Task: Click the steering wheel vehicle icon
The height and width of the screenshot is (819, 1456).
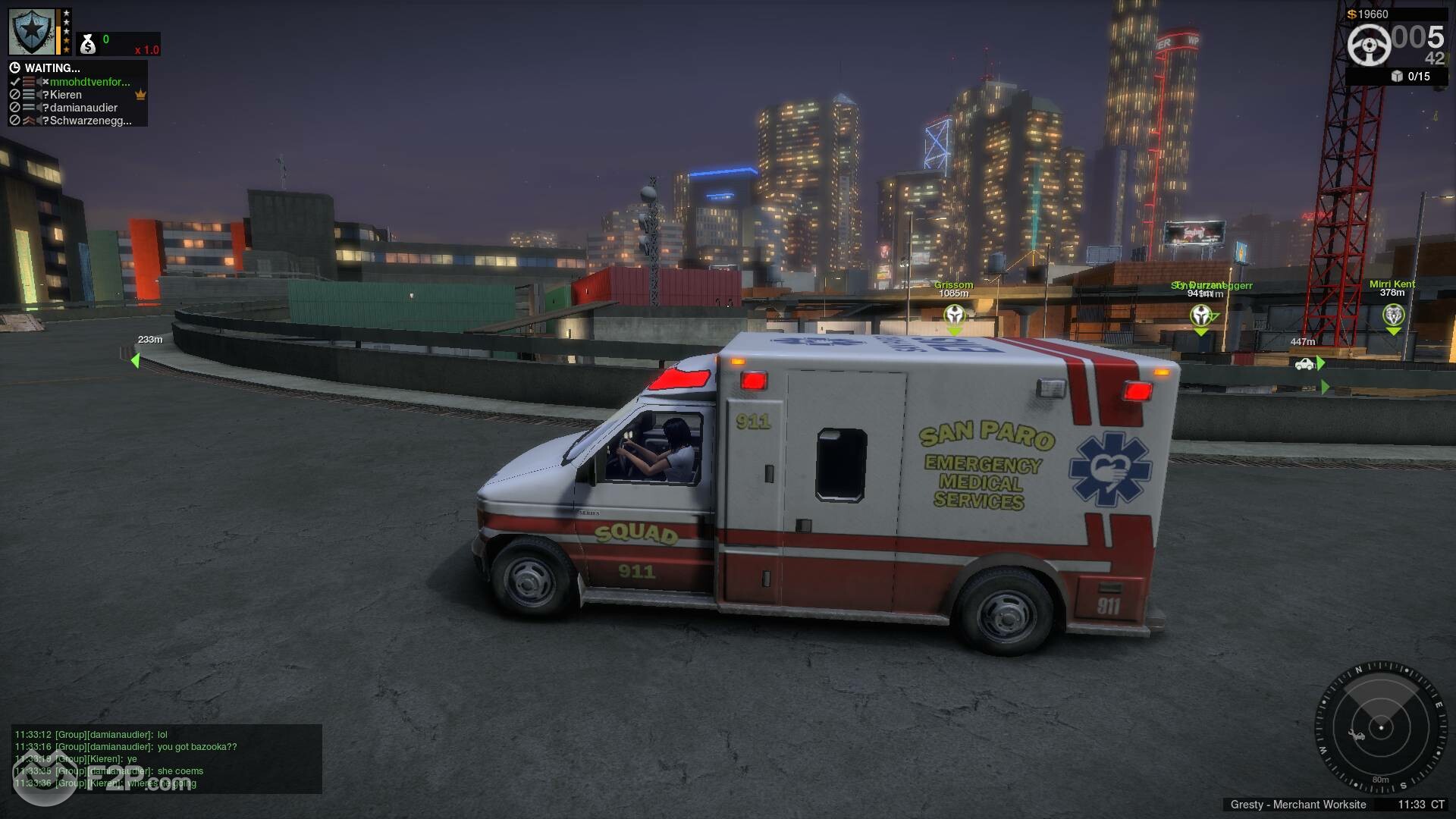Action: click(x=1370, y=44)
